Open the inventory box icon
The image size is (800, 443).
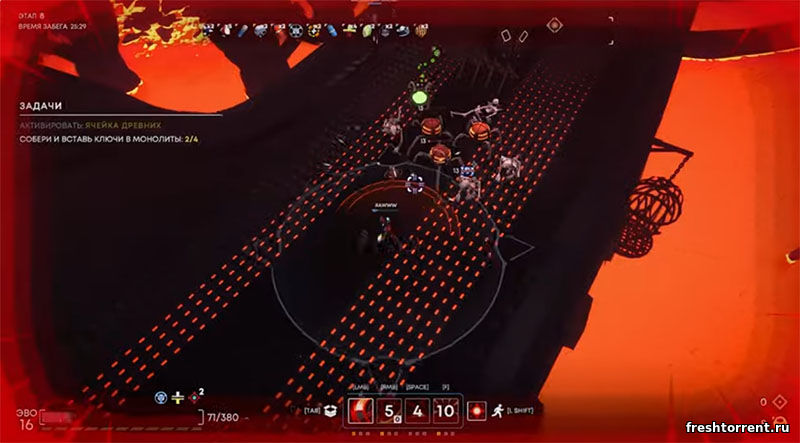pos(327,411)
